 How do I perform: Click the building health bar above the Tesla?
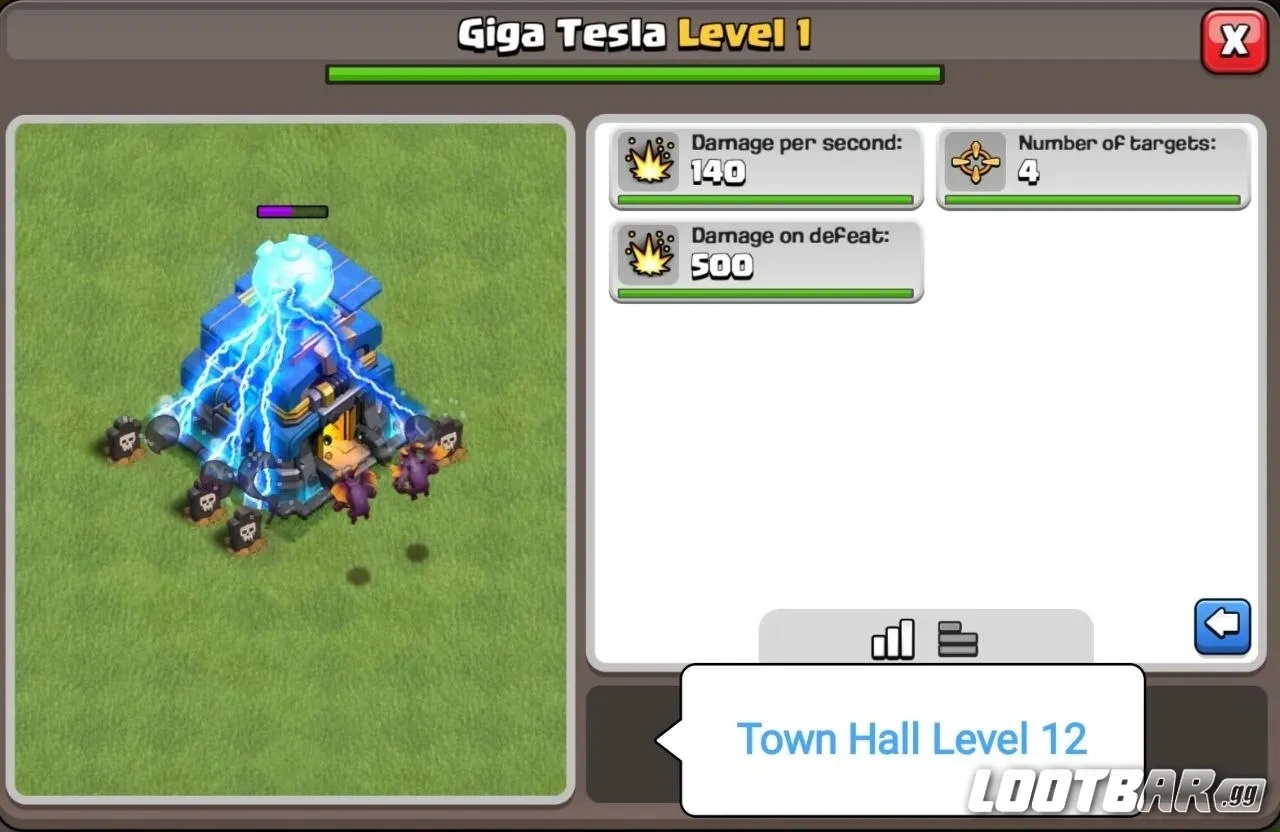(292, 211)
